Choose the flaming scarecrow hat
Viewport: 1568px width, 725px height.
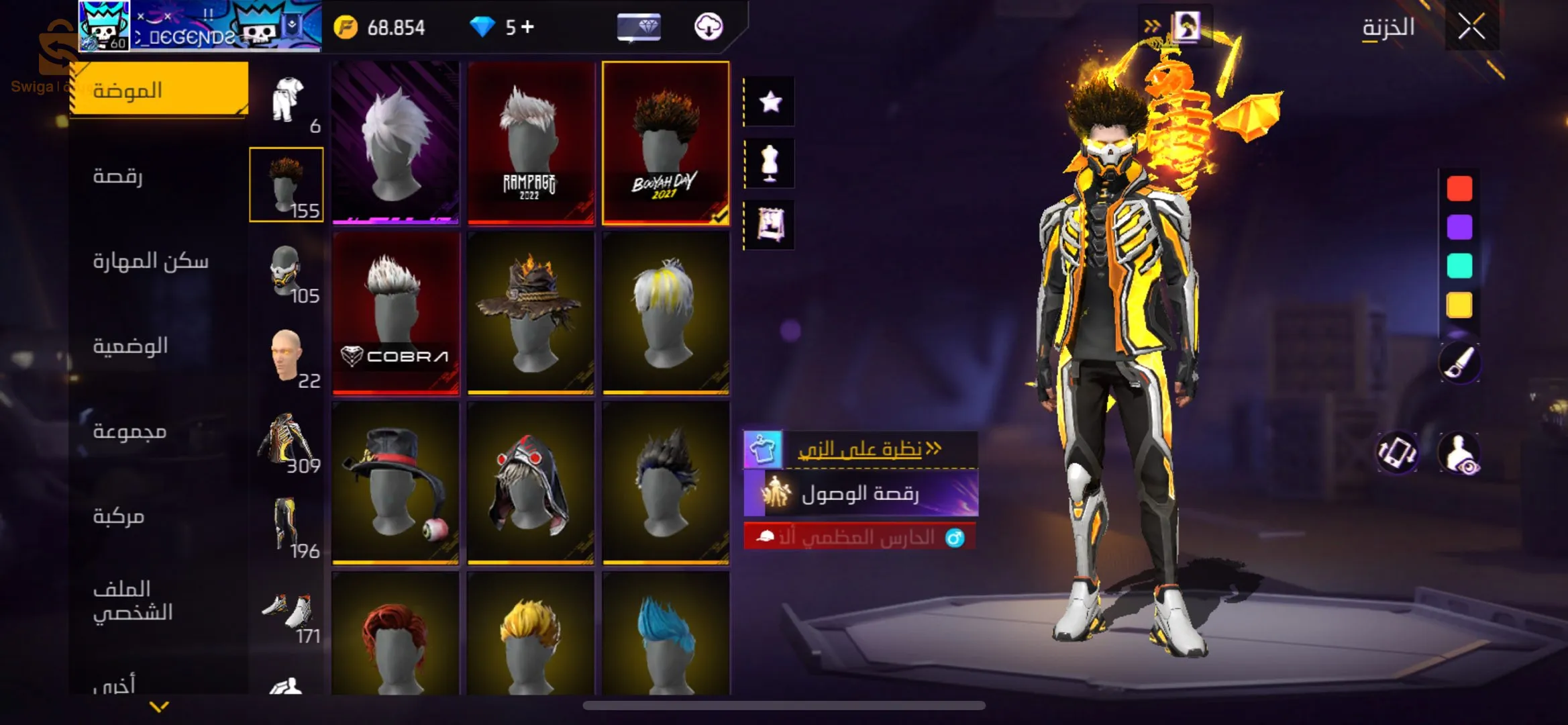pyautogui.click(x=531, y=313)
